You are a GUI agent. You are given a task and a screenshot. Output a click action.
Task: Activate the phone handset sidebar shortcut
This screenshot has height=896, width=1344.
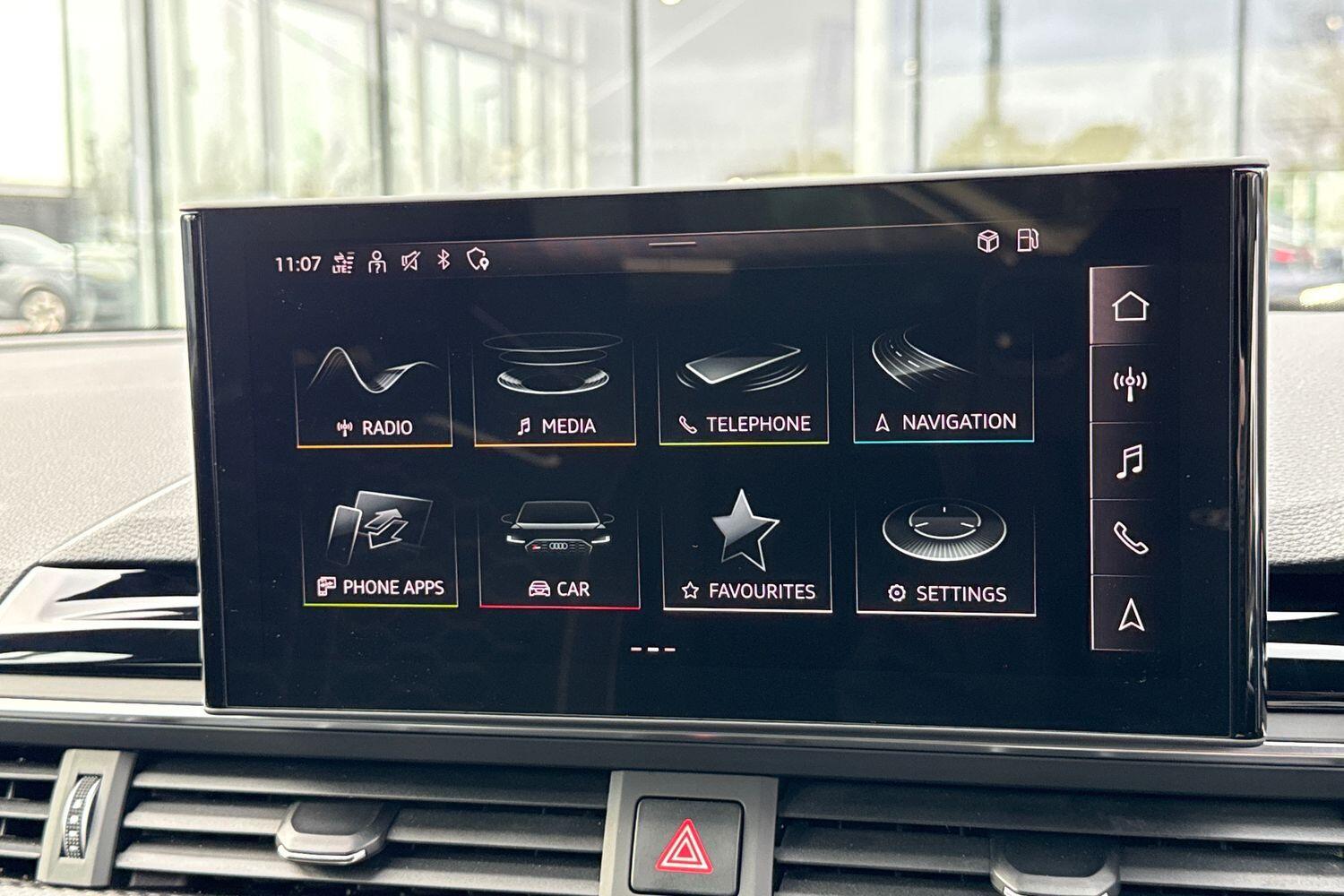[1130, 538]
